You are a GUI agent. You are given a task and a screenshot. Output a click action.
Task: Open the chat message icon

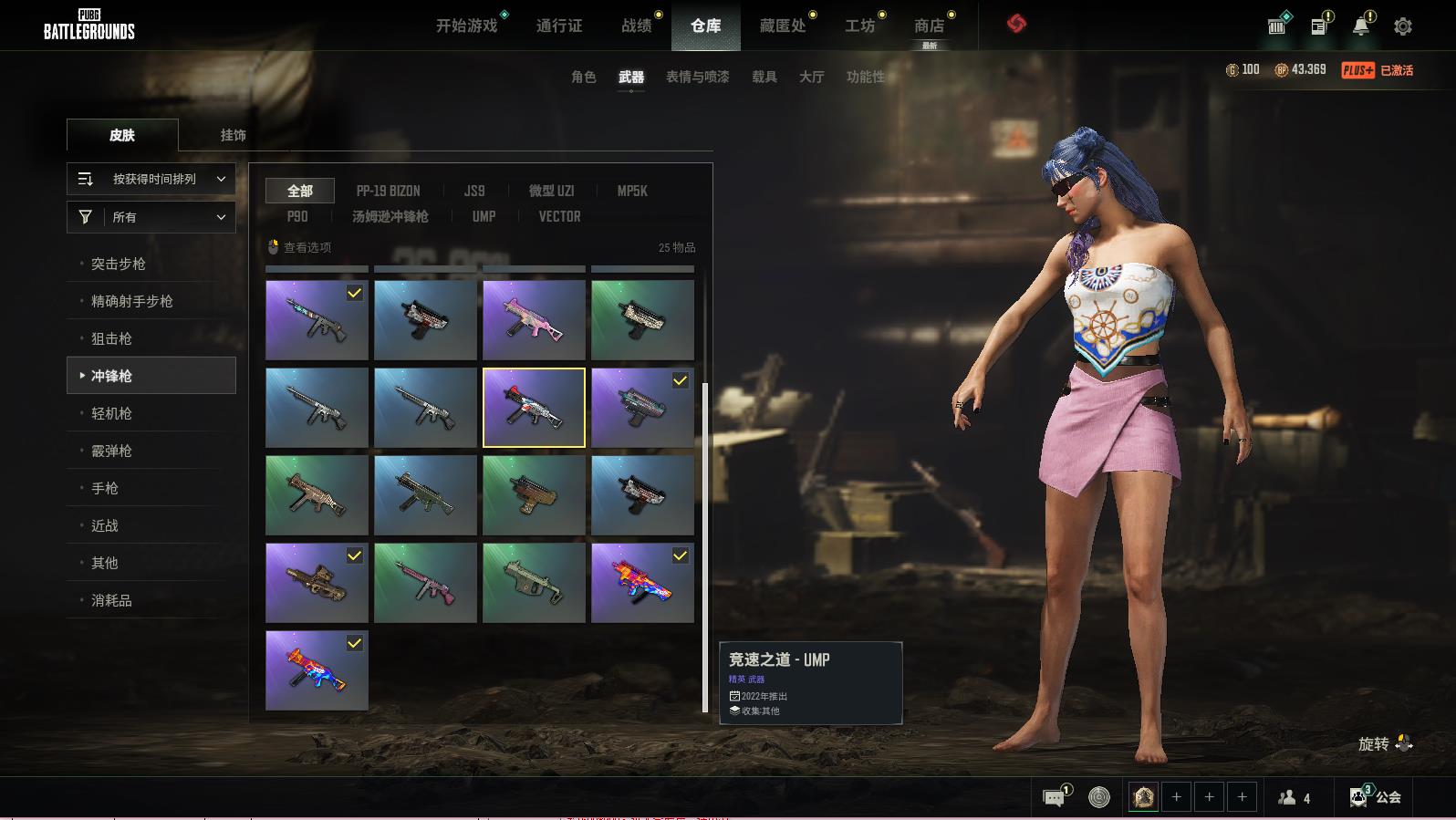1054,798
